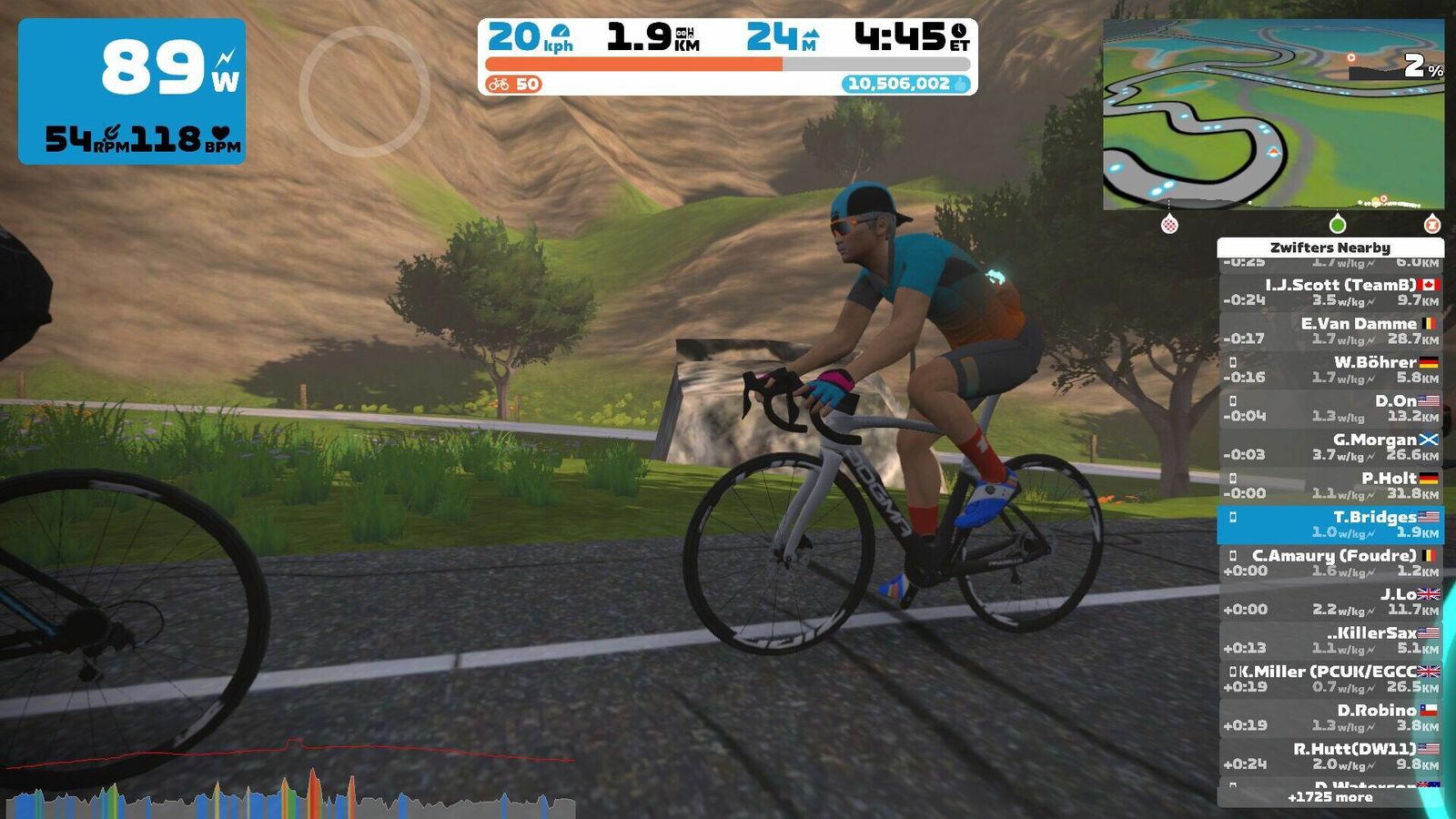The height and width of the screenshot is (819, 1456).
Task: Click the highlighted T.Bridges row
Action: click(x=1330, y=524)
